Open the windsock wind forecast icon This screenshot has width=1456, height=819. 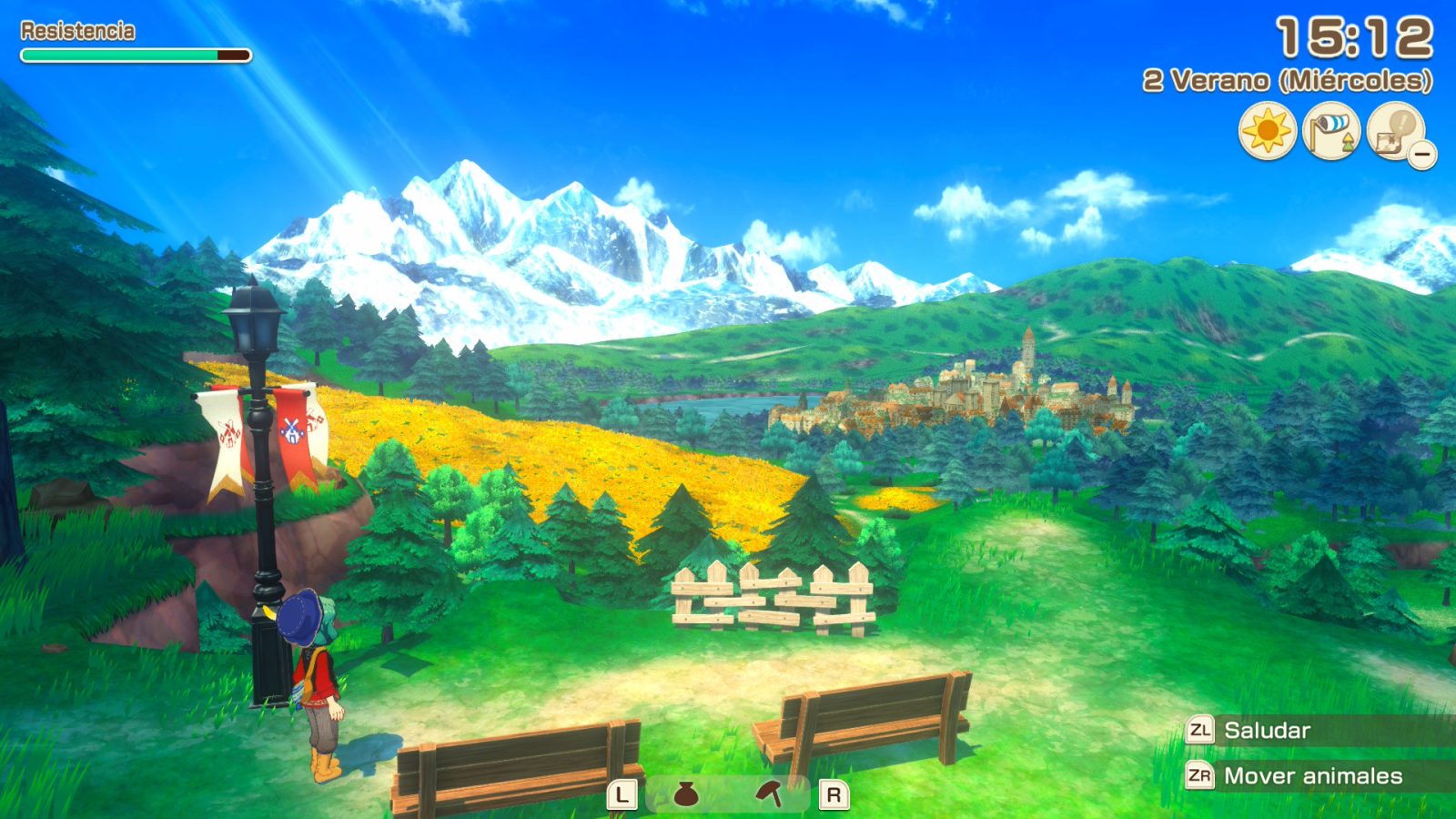coord(1331,132)
